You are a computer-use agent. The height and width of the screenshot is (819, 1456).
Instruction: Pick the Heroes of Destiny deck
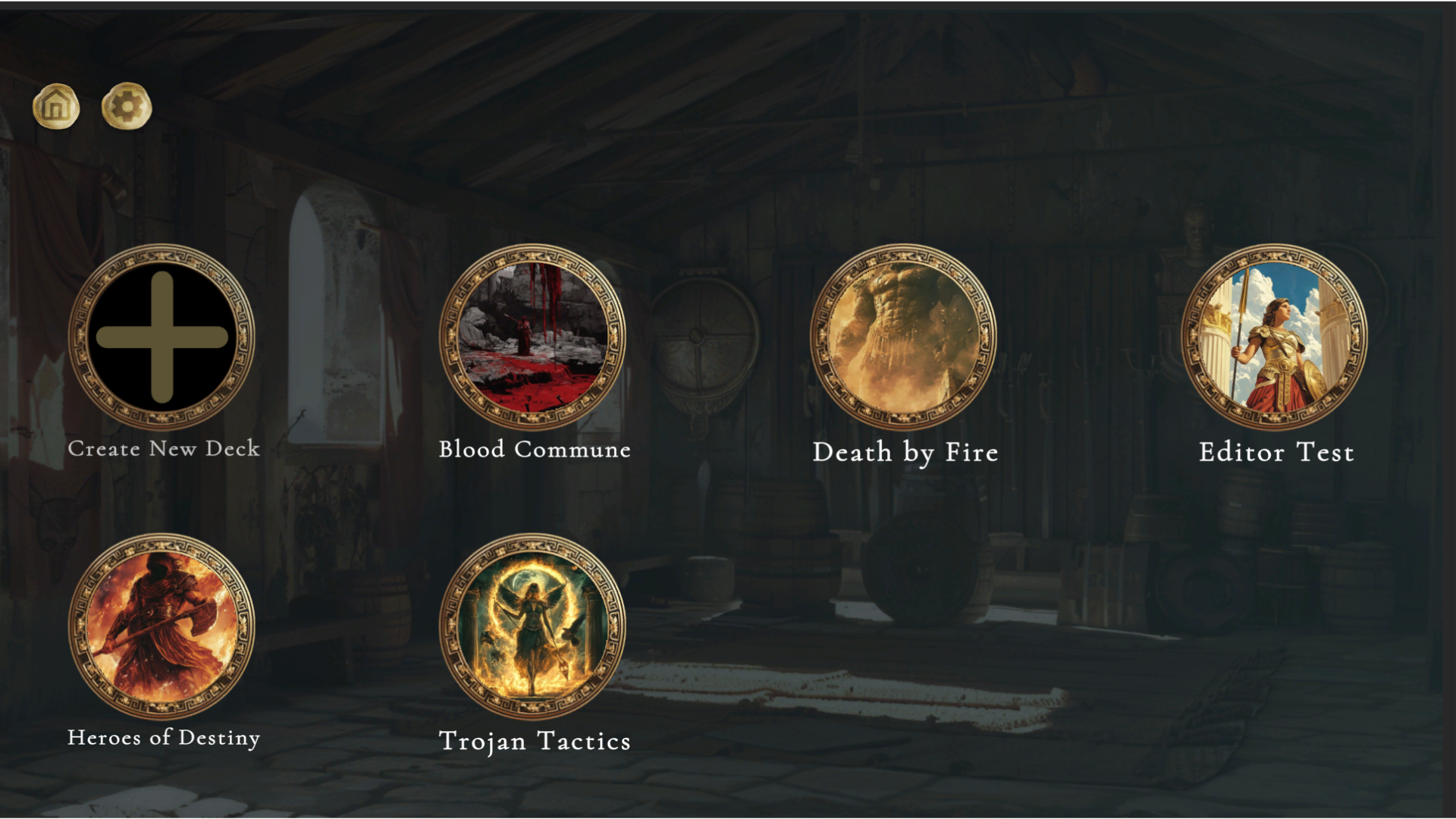click(162, 626)
